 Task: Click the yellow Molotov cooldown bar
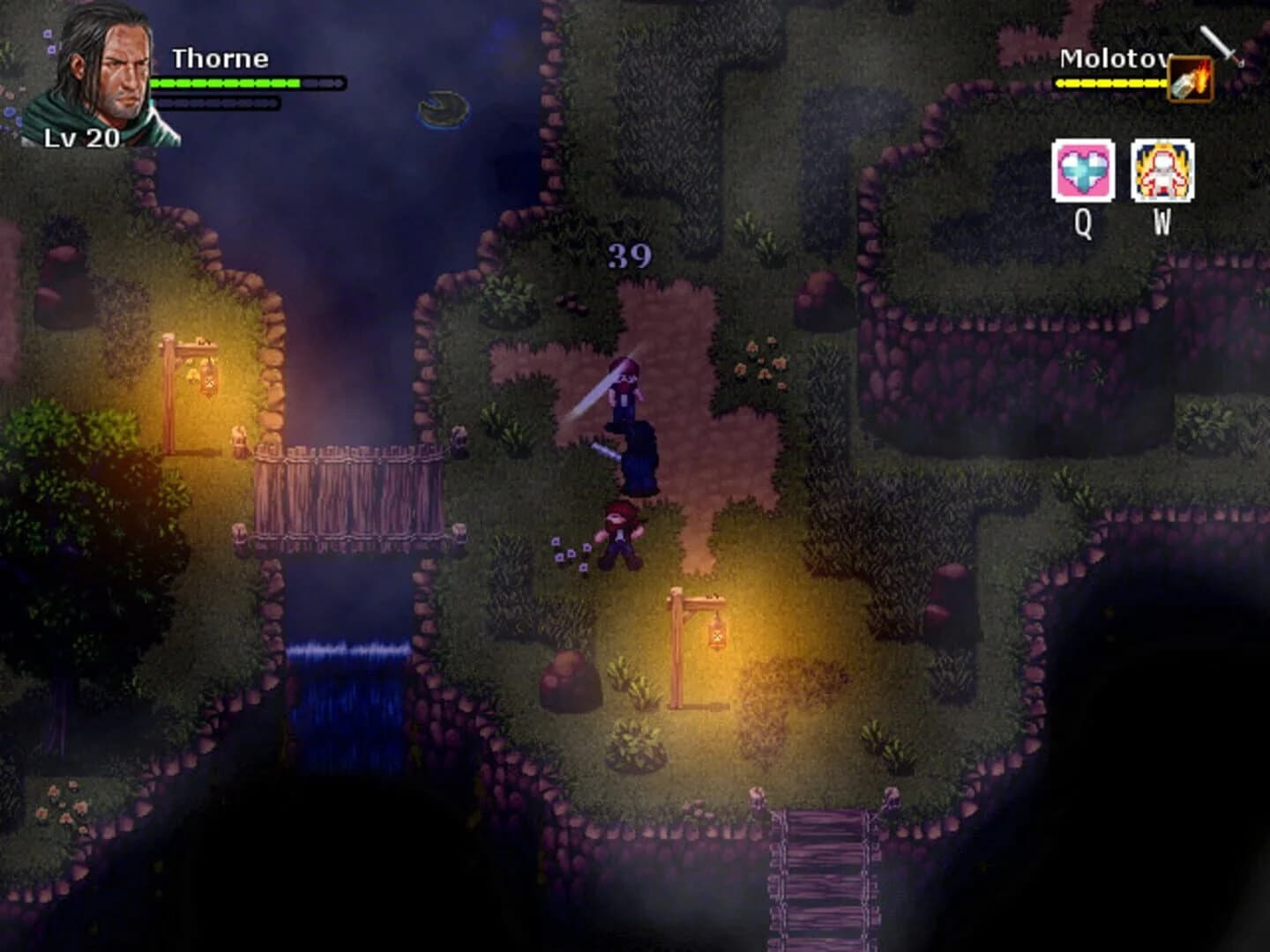click(x=1111, y=82)
